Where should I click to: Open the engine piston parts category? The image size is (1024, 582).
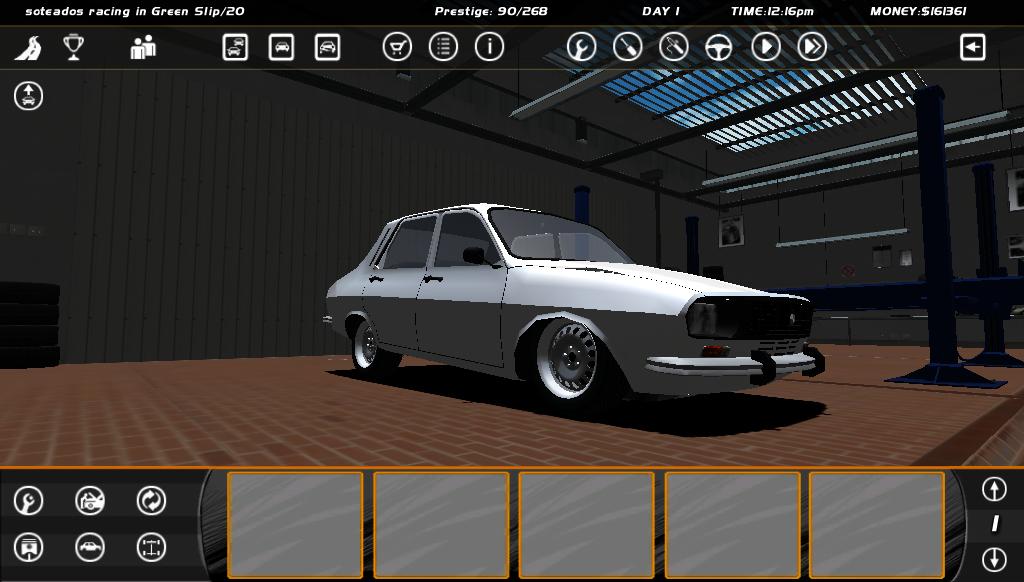[x=29, y=547]
